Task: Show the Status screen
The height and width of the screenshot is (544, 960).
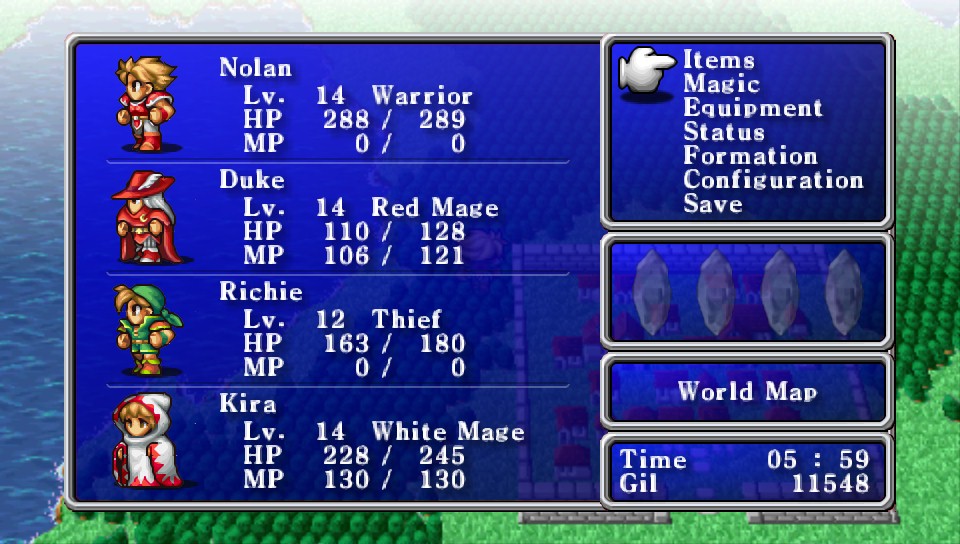Action: [x=724, y=133]
